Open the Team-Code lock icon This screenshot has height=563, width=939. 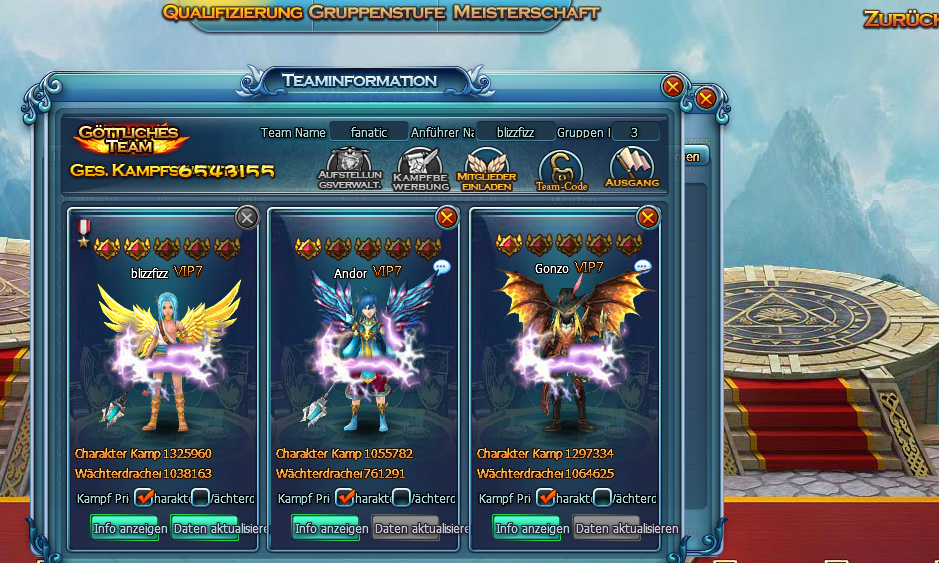pos(560,168)
